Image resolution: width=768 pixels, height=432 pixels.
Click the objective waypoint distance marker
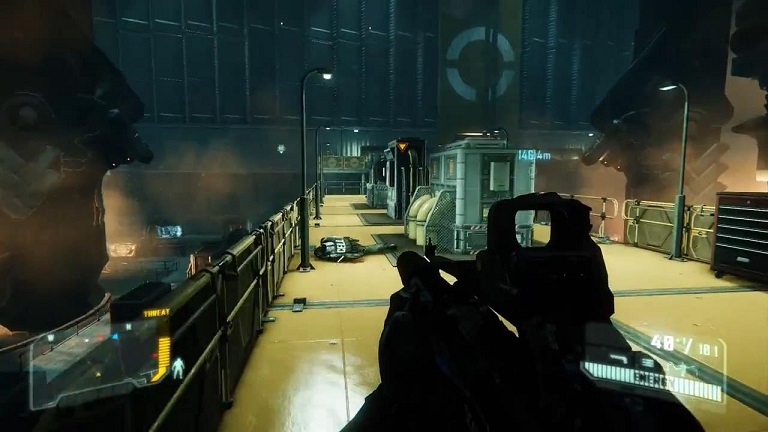534,155
